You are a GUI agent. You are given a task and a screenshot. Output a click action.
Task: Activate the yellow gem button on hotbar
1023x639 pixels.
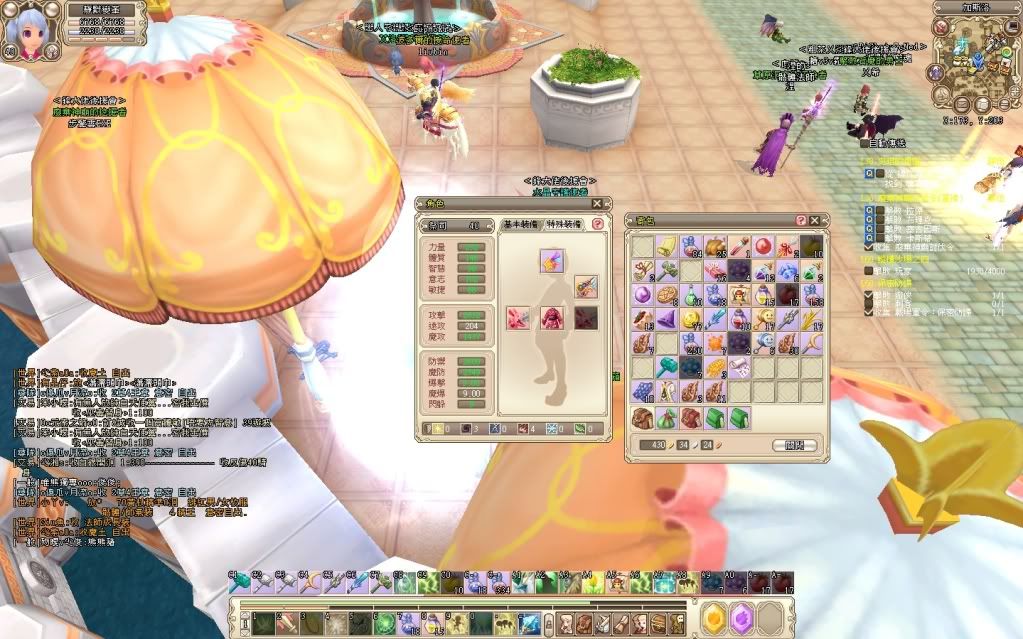[x=713, y=619]
